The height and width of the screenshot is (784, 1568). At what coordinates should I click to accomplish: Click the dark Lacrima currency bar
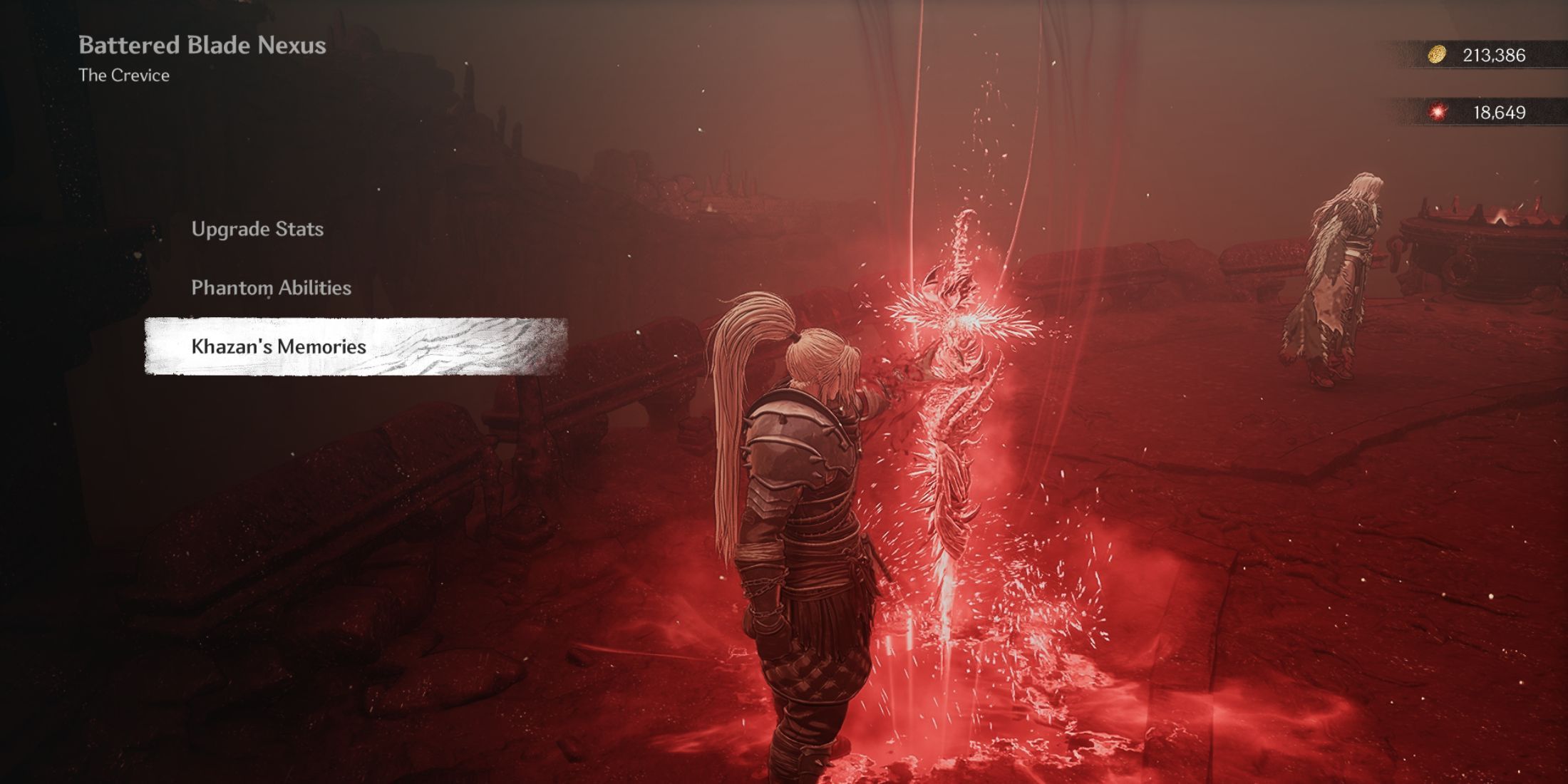1490,111
